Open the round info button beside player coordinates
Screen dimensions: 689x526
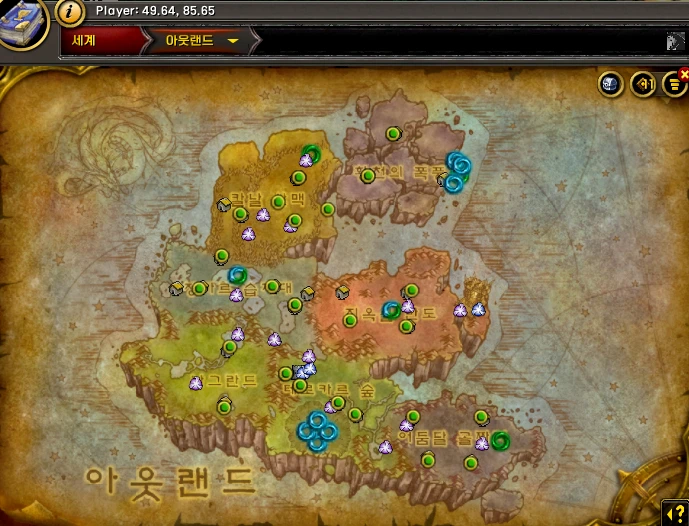(69, 12)
